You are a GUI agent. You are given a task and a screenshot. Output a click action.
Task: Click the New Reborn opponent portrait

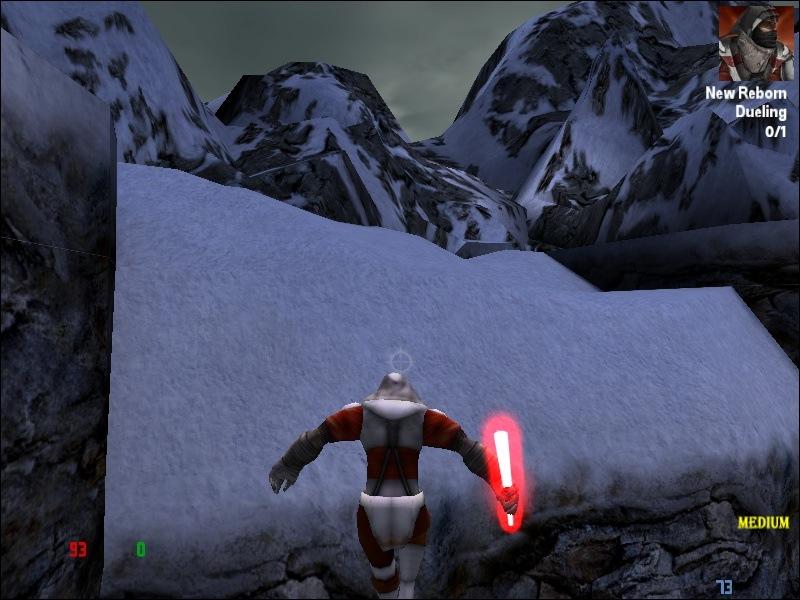[x=756, y=43]
